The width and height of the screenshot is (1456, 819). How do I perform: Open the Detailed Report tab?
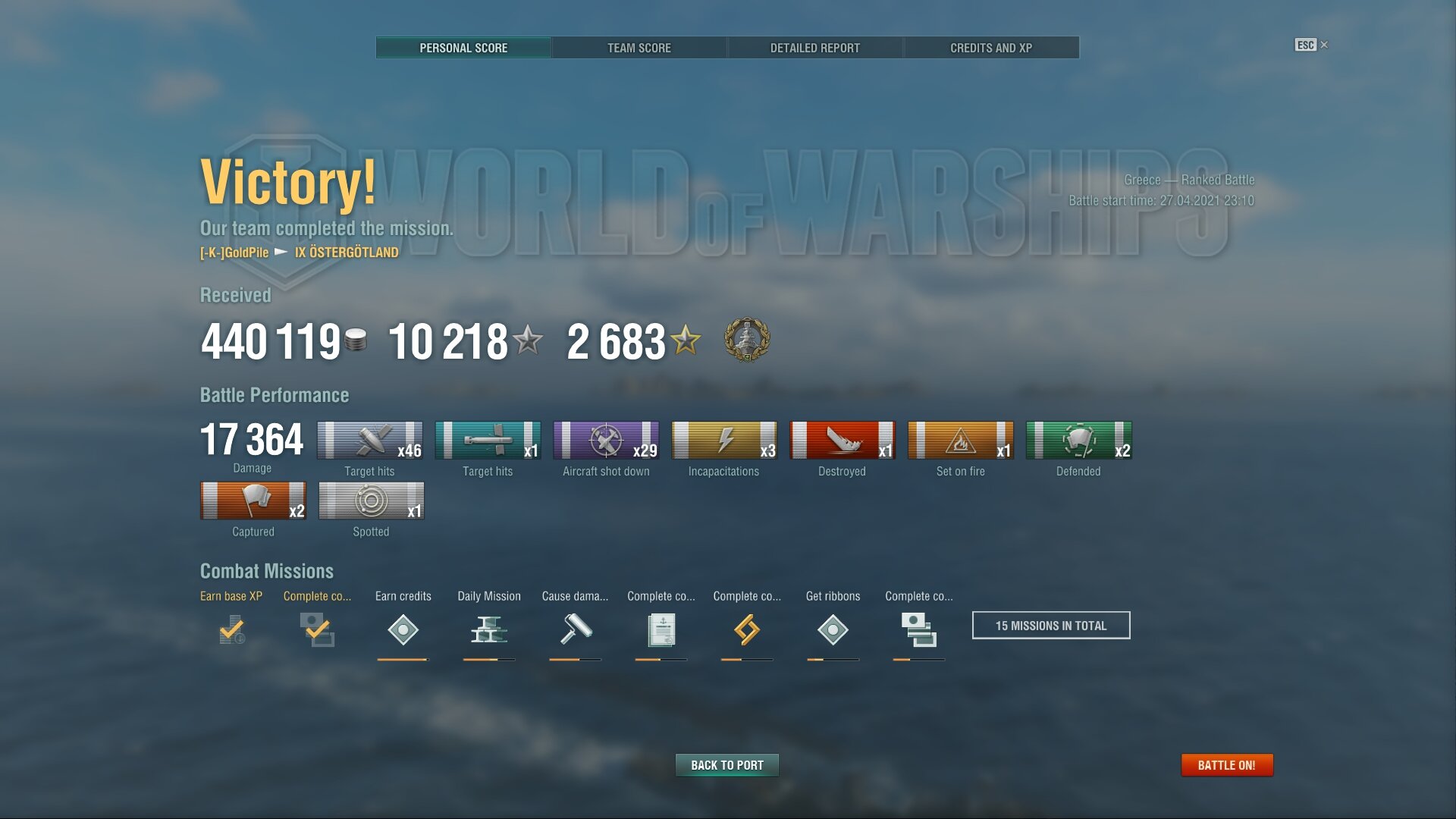[814, 48]
